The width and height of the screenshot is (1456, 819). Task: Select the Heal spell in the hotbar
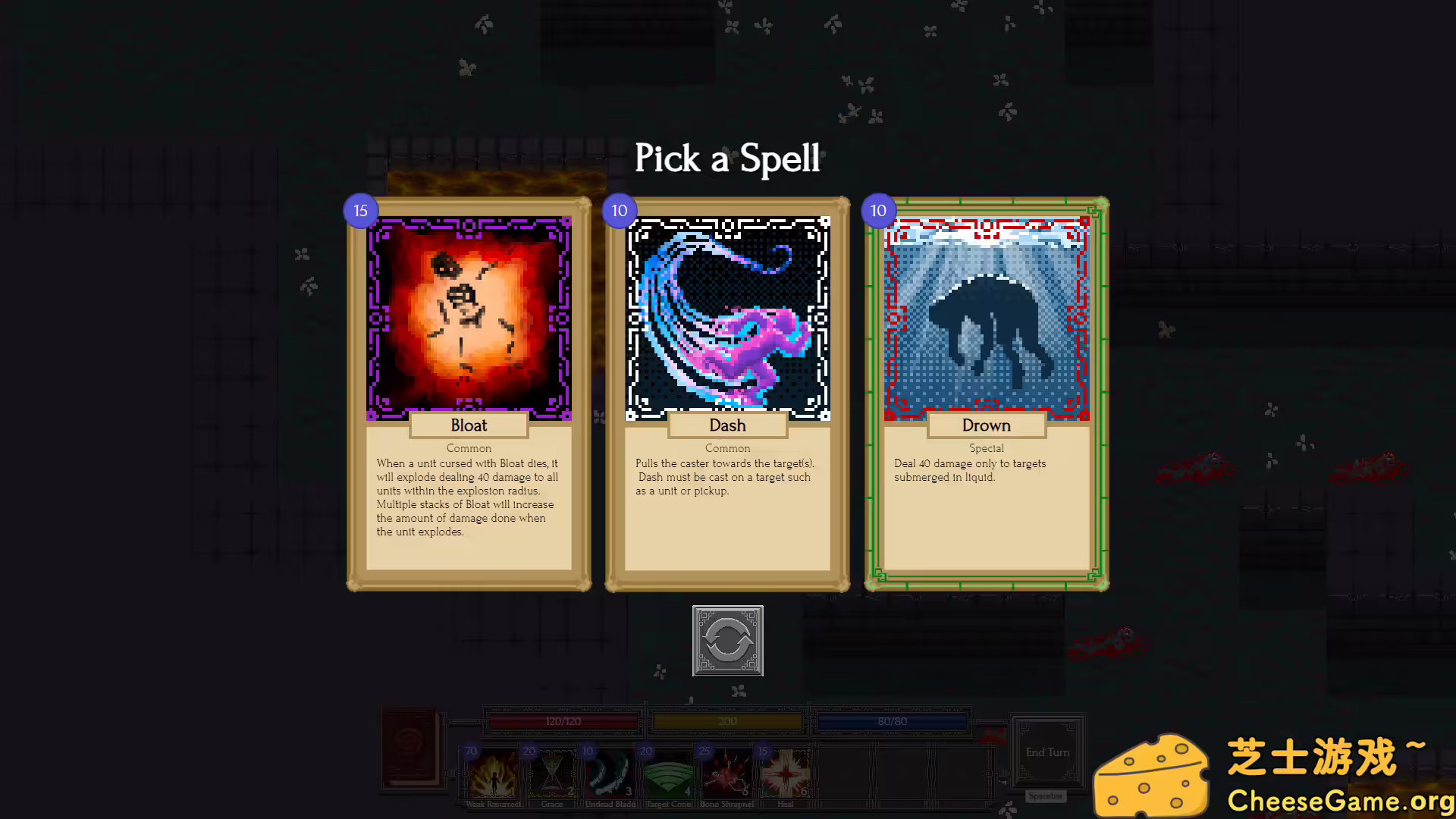pos(786,773)
